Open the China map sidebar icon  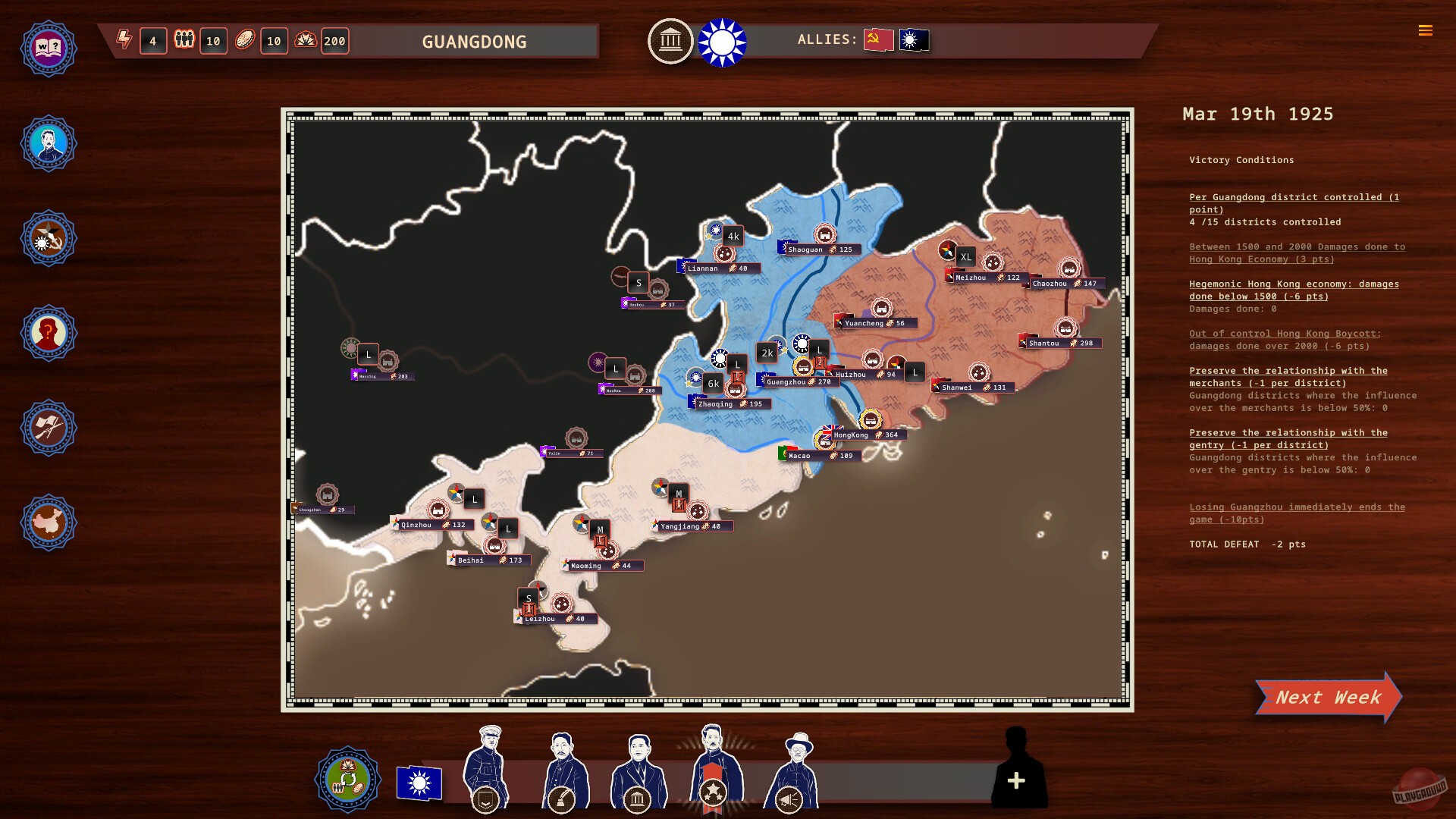(49, 522)
